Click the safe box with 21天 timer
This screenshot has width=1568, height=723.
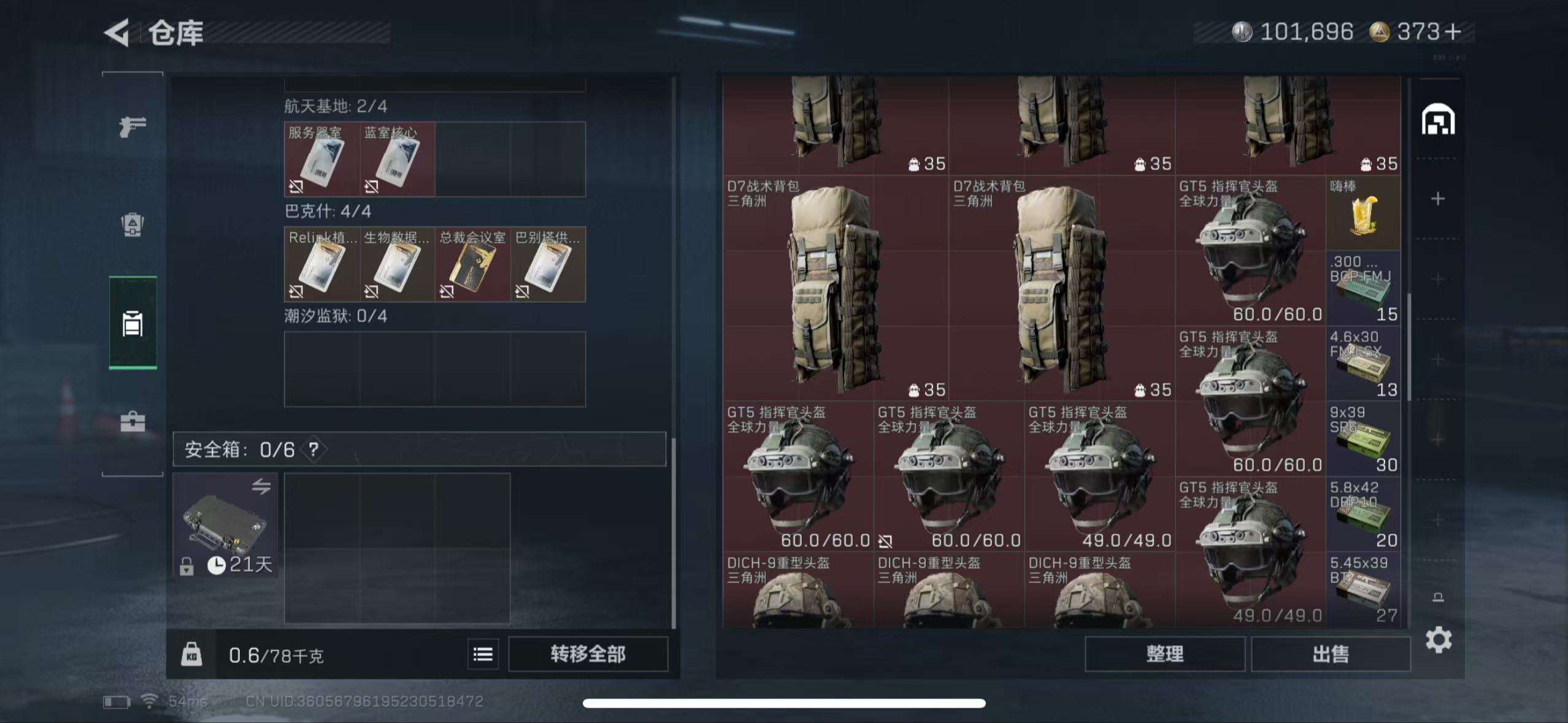click(225, 525)
